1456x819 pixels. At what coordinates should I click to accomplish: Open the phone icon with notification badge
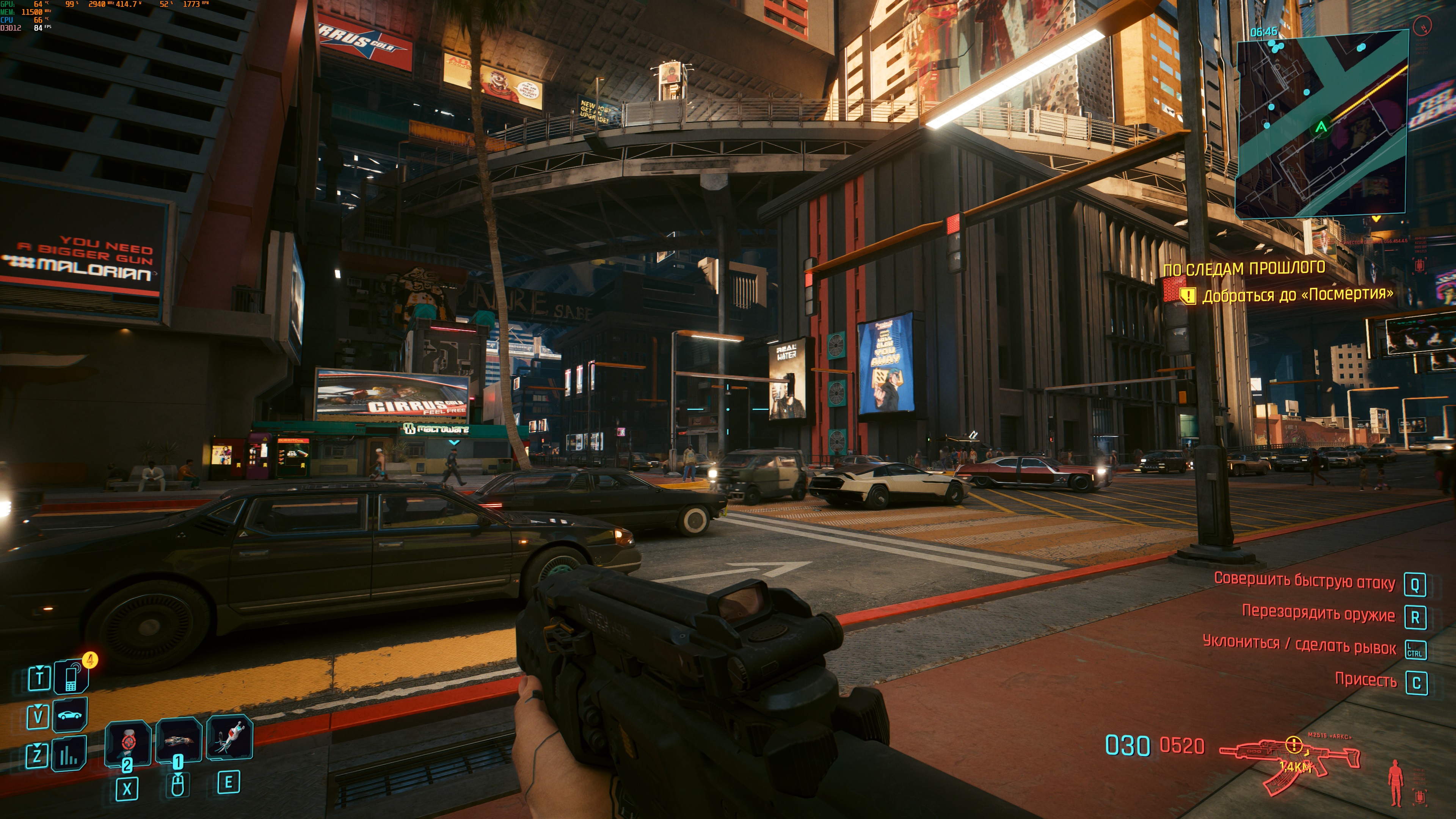71,676
